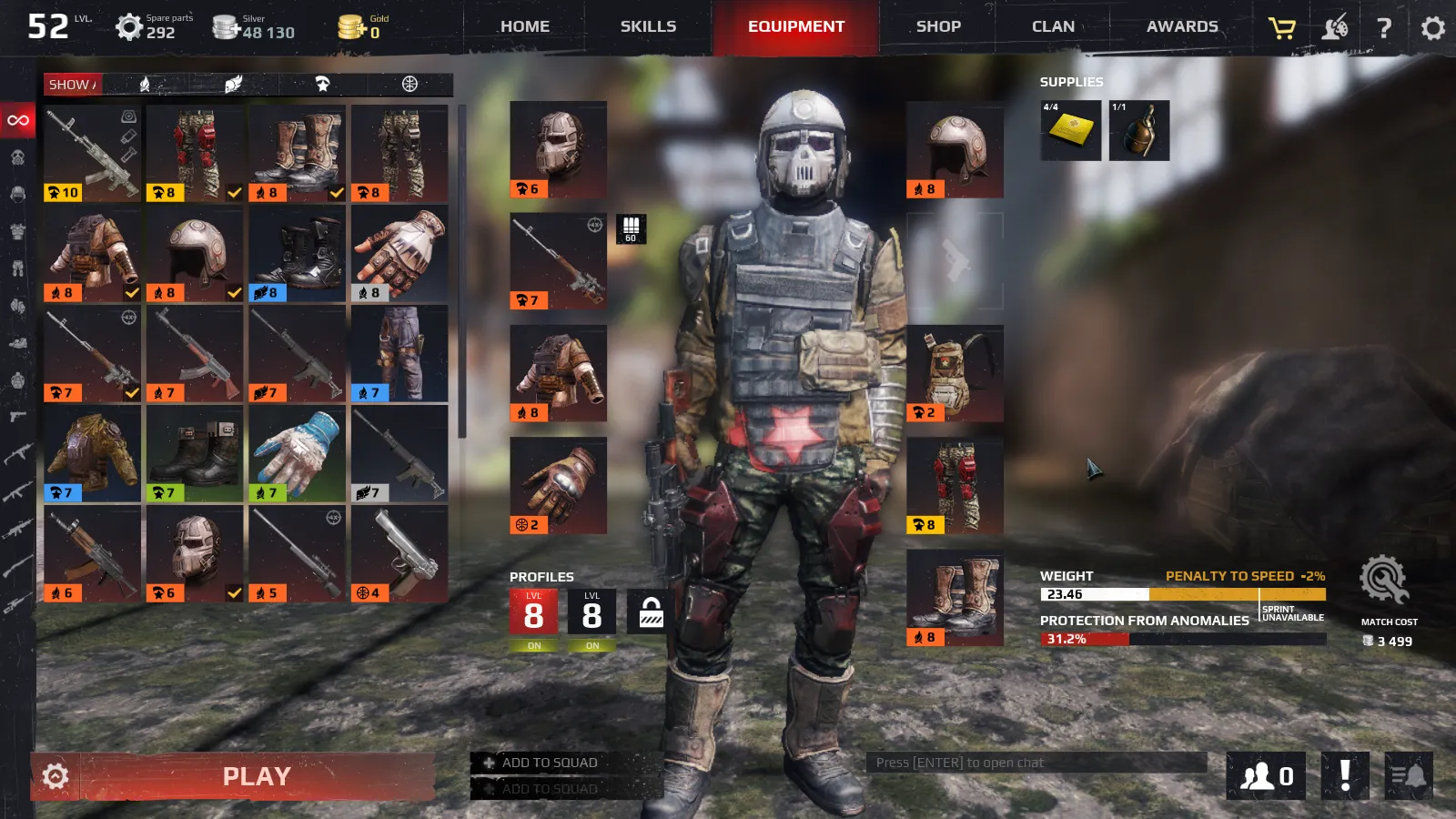
Task: Click the lock icon next to profiles
Action: 648,613
